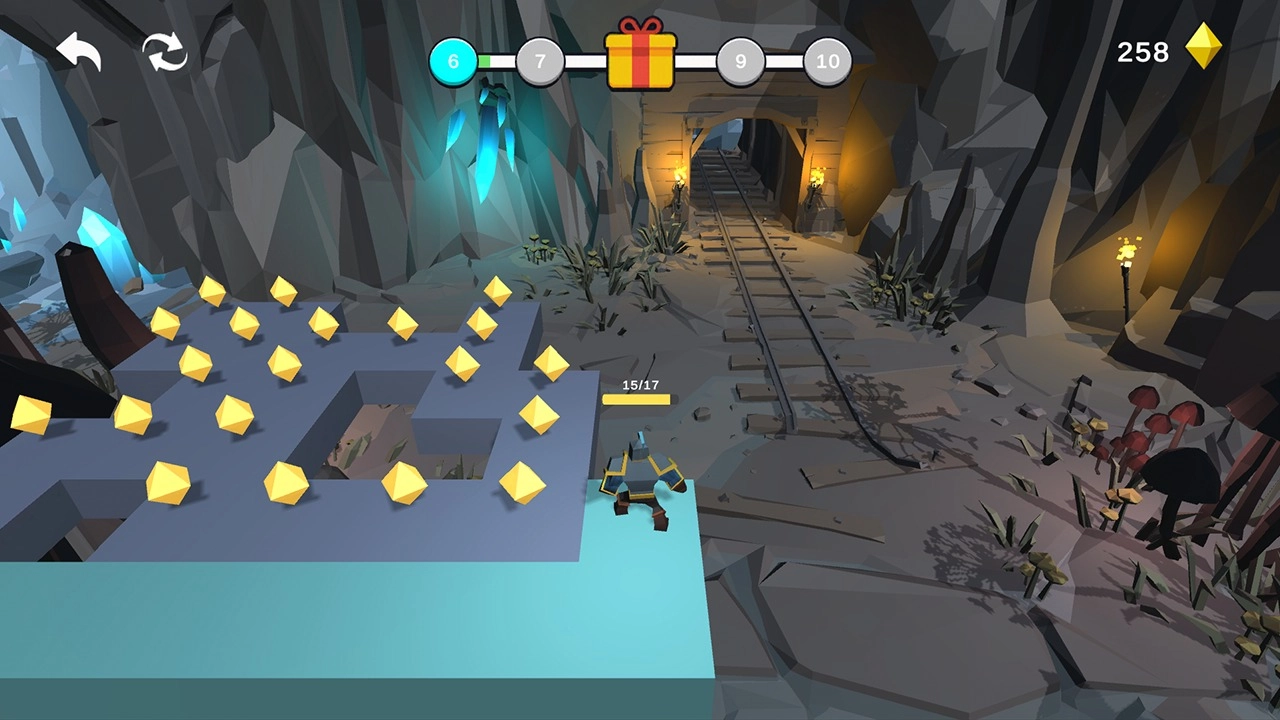Click the level 7 circle
The width and height of the screenshot is (1280, 720).
pyautogui.click(x=540, y=61)
